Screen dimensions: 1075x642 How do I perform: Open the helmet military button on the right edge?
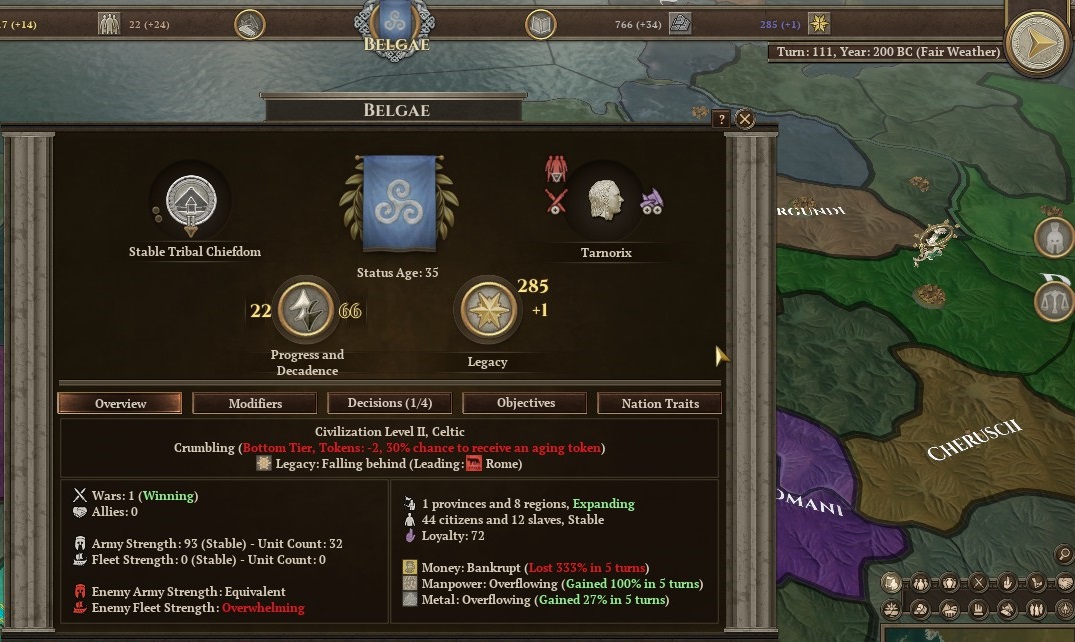pyautogui.click(x=1053, y=238)
